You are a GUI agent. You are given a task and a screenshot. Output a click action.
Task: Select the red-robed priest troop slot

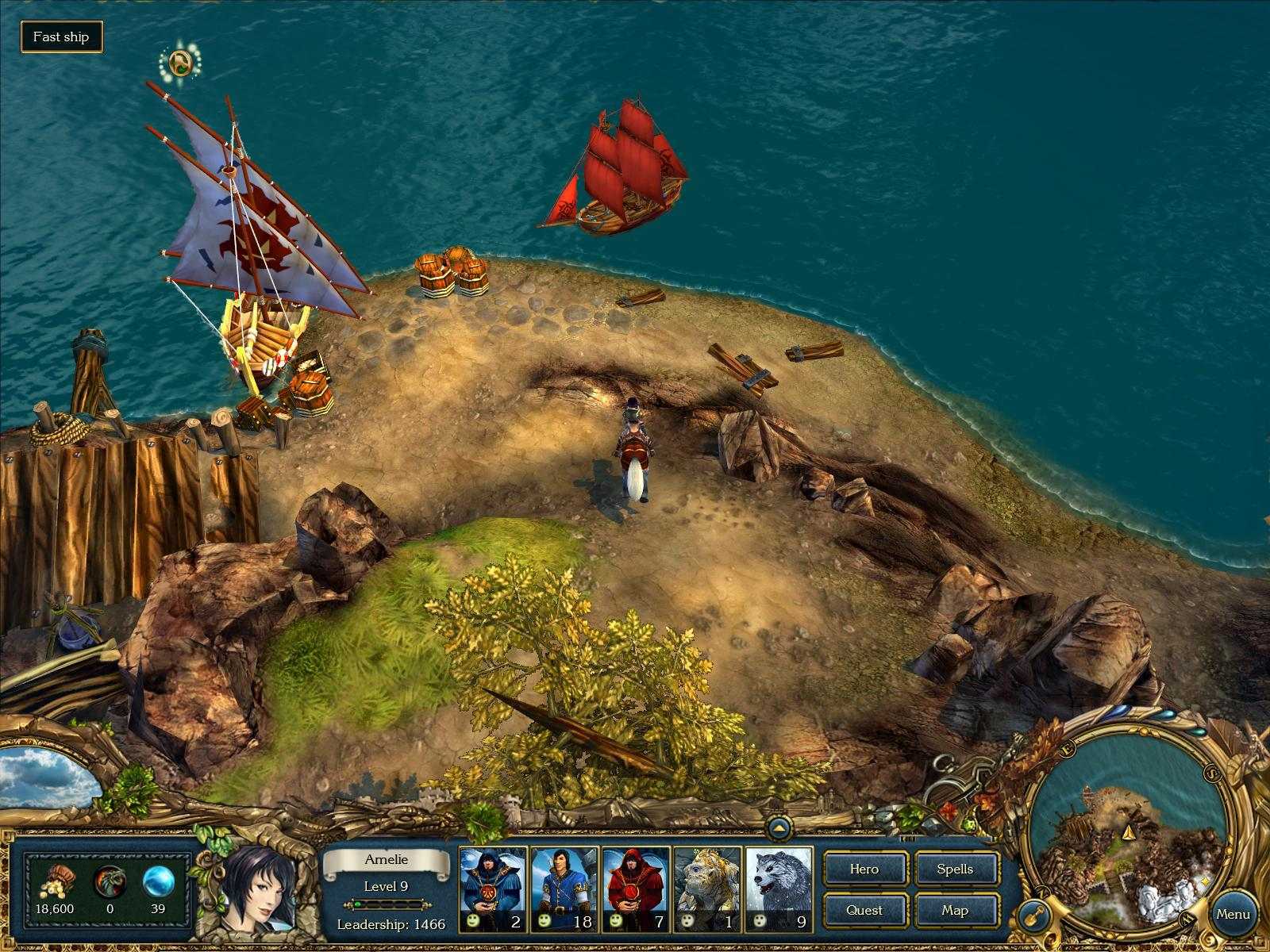tap(636, 889)
